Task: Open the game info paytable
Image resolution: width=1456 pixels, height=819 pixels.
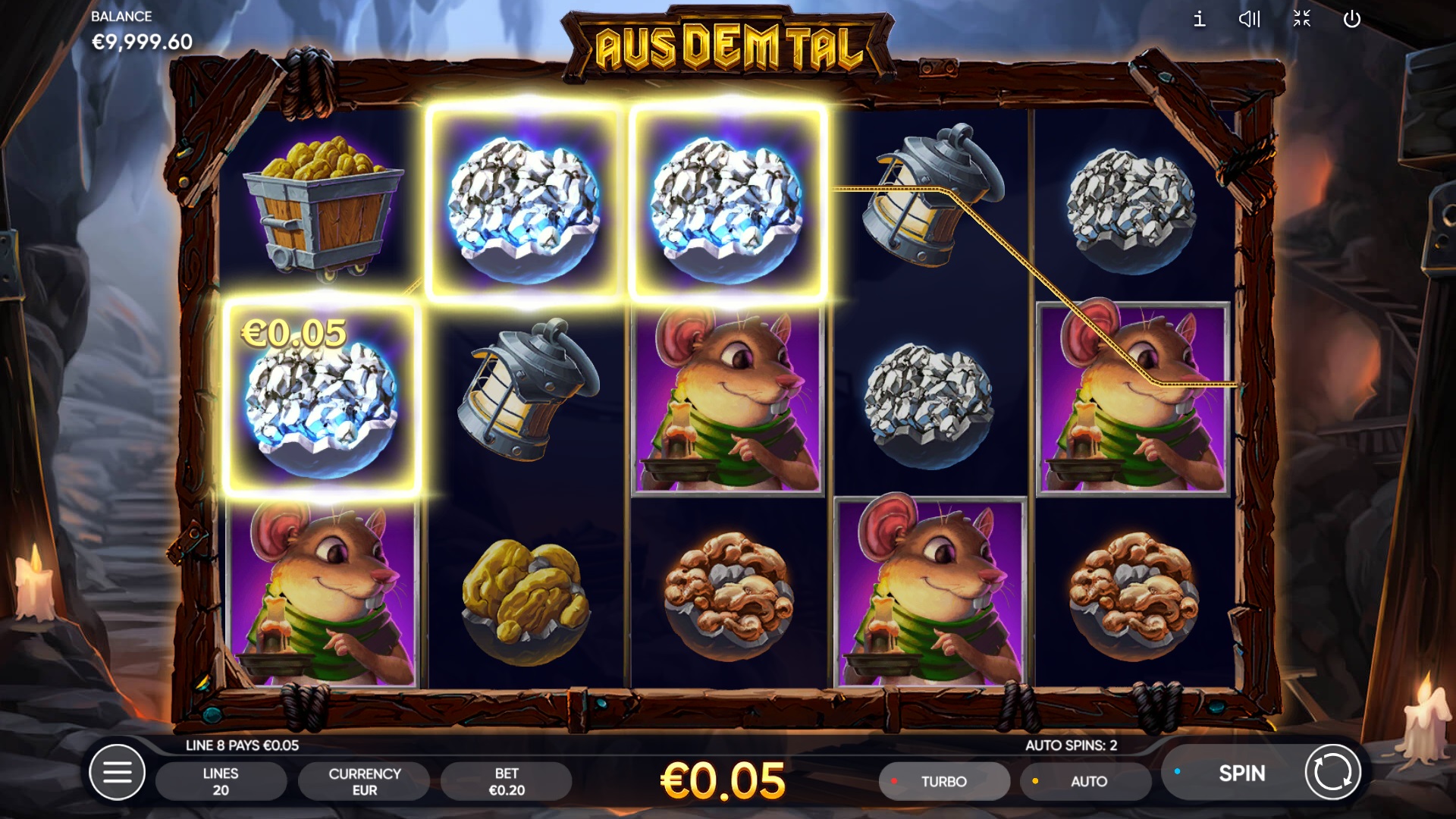Action: click(x=1199, y=19)
